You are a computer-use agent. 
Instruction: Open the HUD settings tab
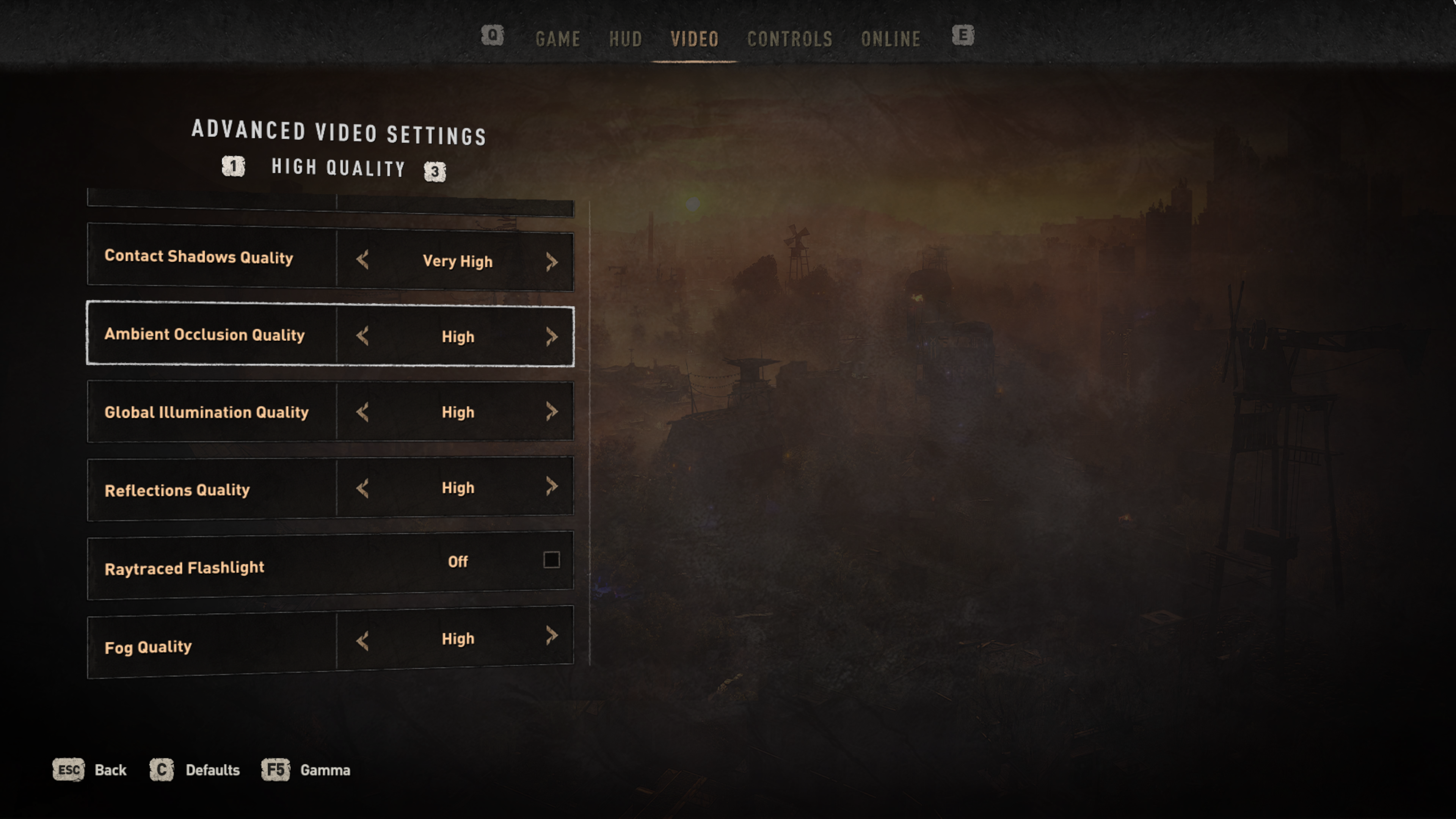(x=625, y=39)
